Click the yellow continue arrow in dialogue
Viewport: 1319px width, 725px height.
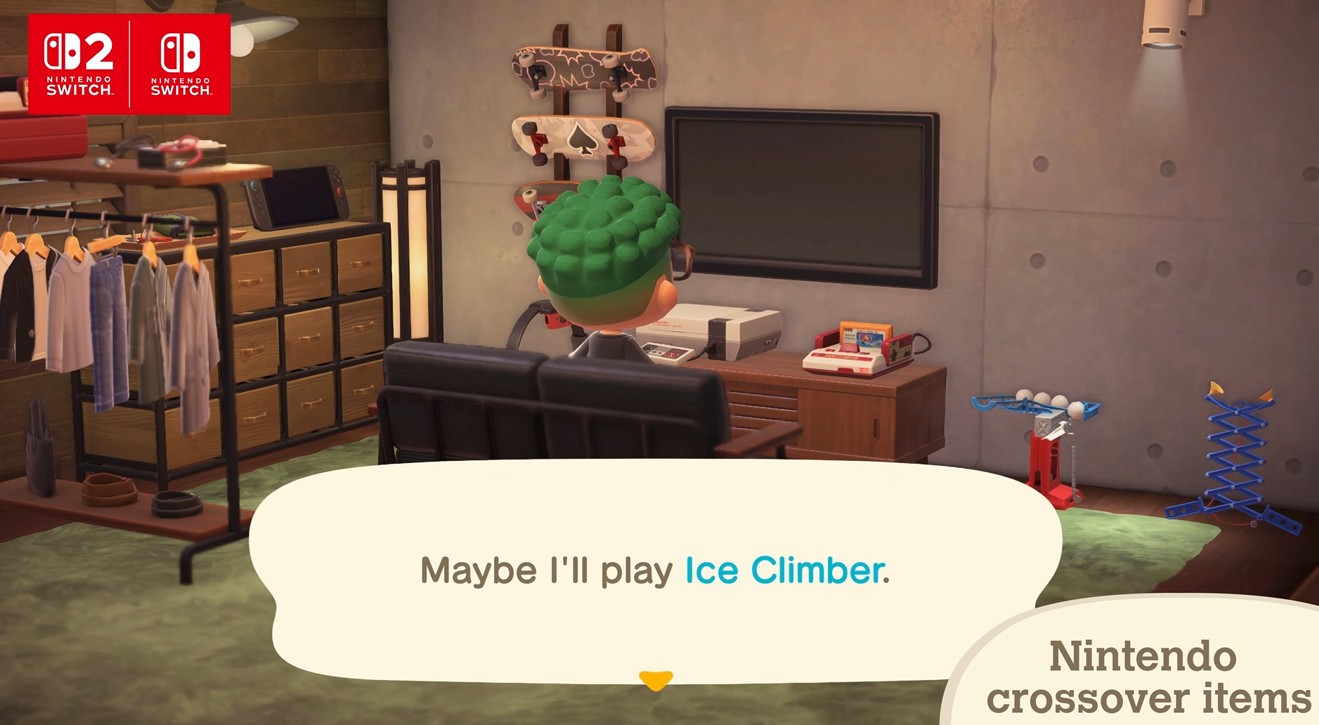coord(655,681)
